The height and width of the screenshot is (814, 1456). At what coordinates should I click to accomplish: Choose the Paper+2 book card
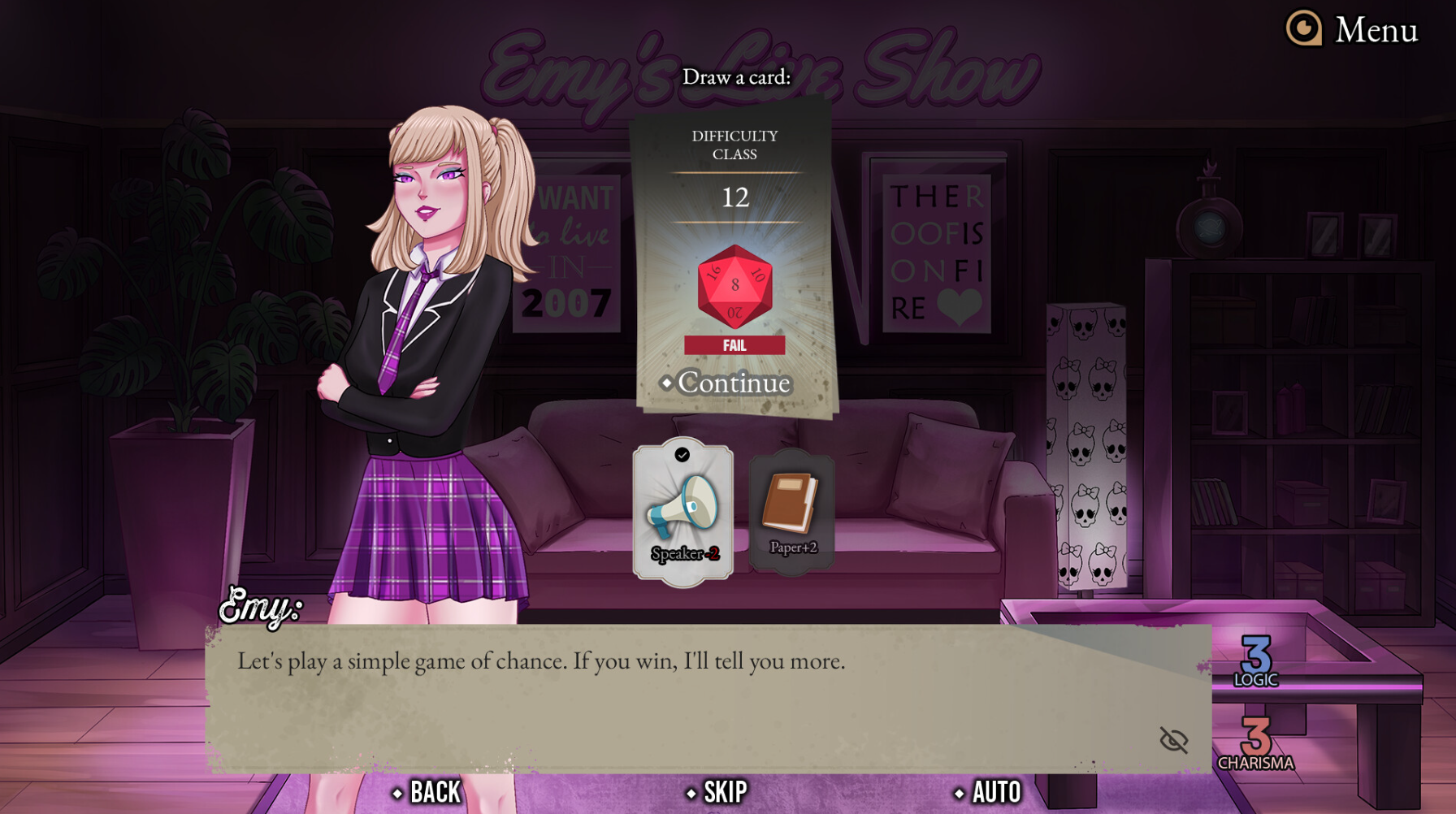(x=792, y=511)
